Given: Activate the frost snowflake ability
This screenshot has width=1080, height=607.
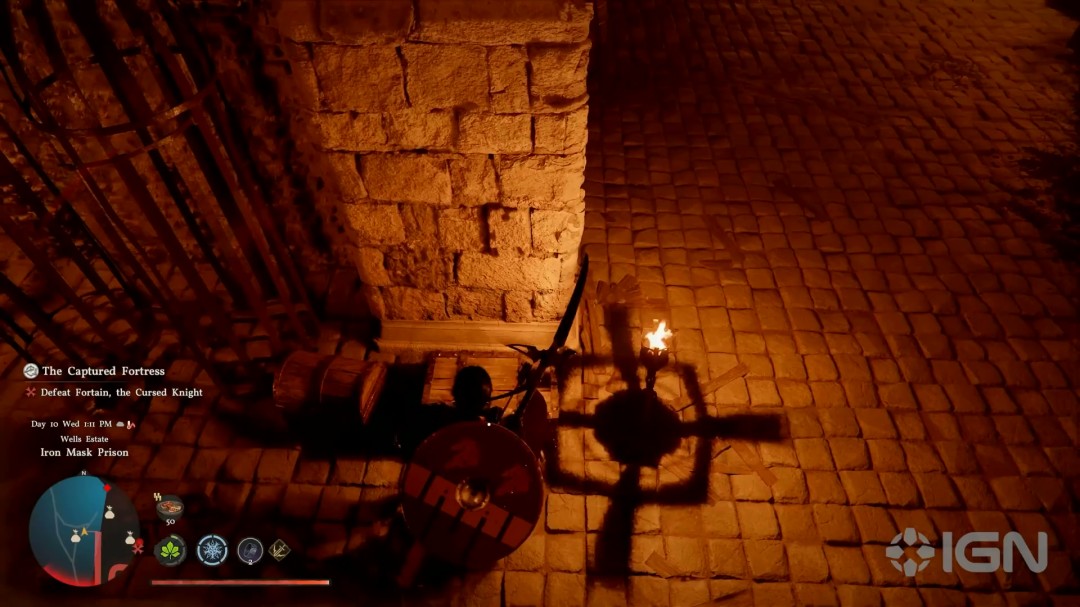Looking at the screenshot, I should point(212,550).
